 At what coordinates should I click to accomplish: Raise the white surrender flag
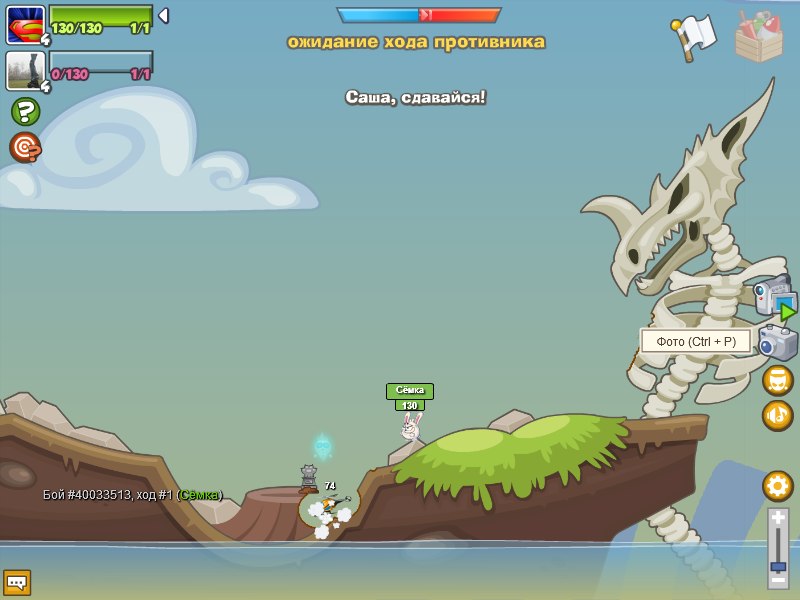click(x=694, y=37)
